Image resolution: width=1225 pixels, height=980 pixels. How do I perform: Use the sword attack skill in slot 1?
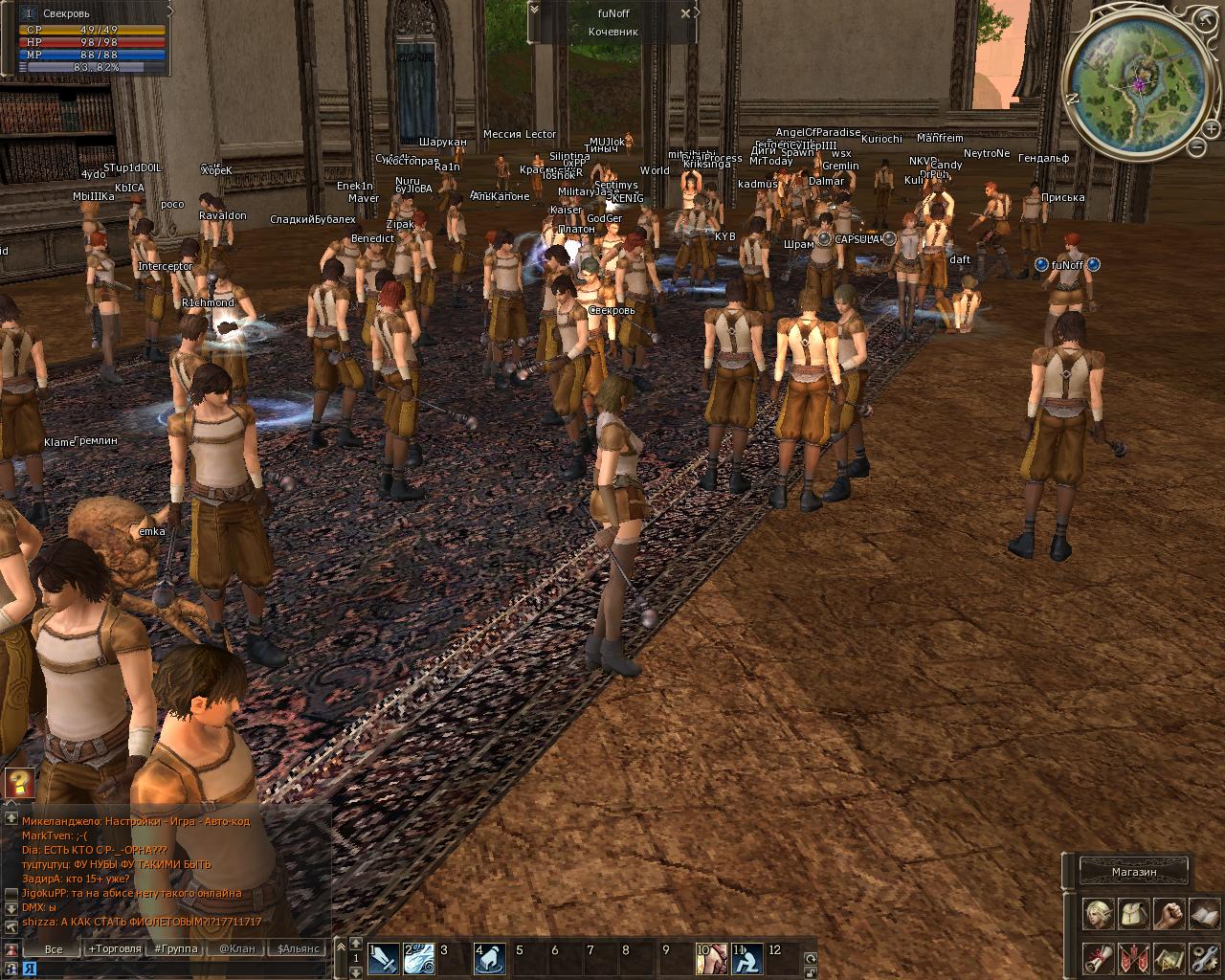point(384,958)
